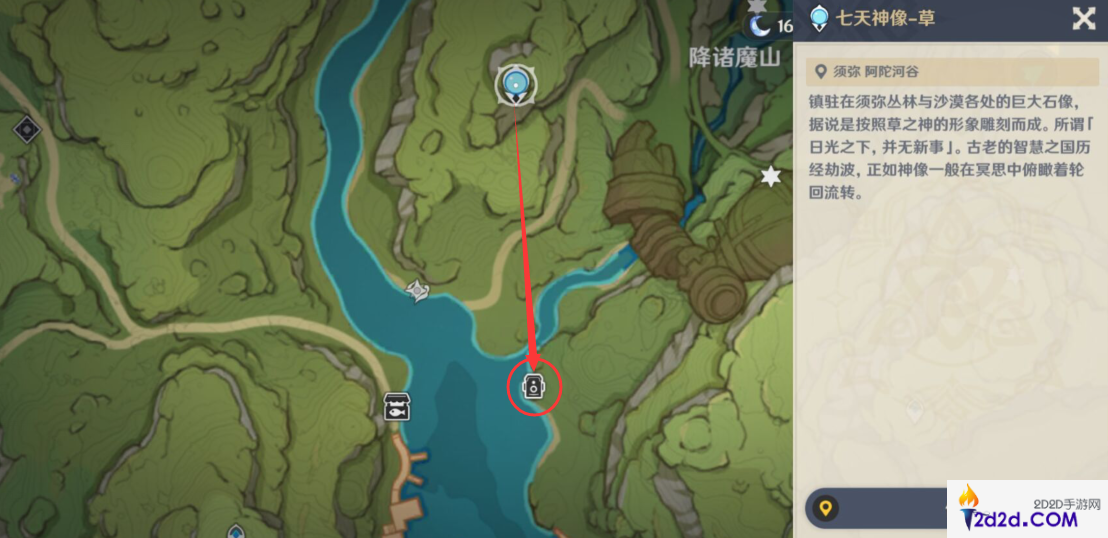The image size is (1108, 538).
Task: Select the white star pin beside the ruin golem
Action: (770, 177)
